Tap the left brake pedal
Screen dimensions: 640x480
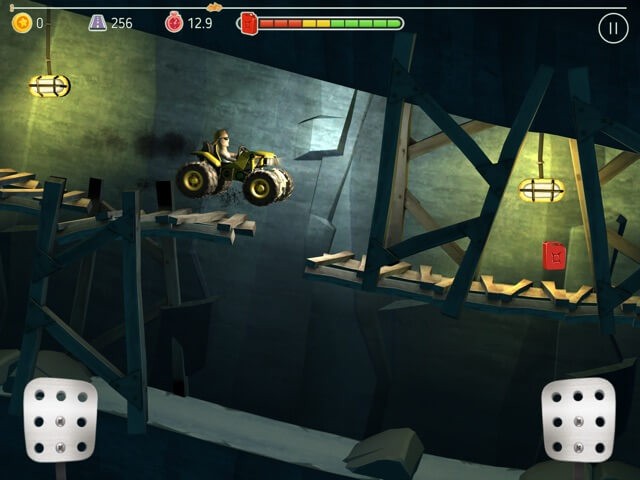60,421
